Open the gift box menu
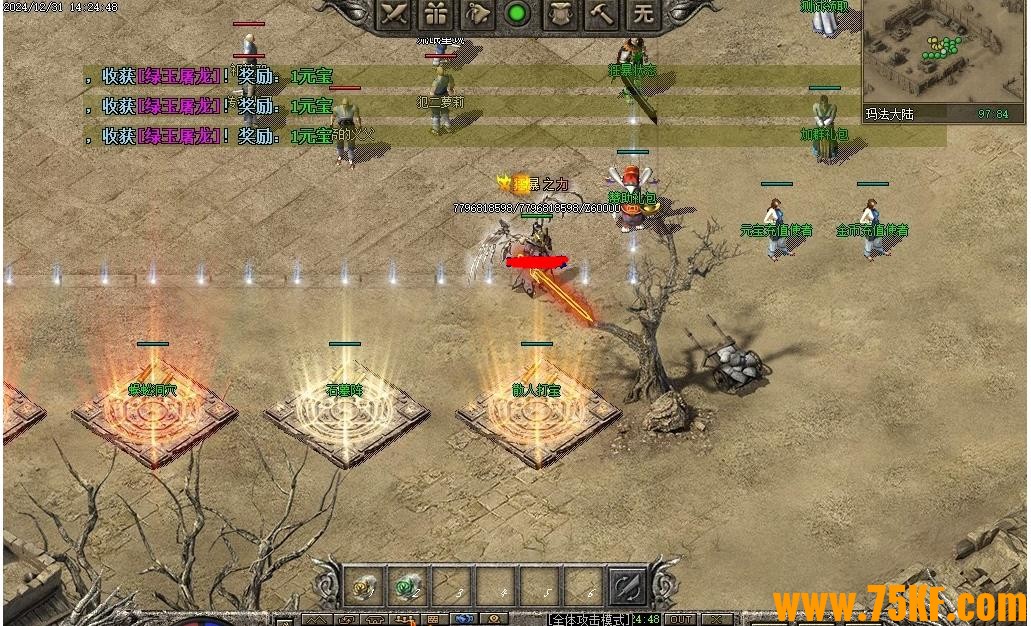Image resolution: width=1031 pixels, height=626 pixels. (436, 14)
